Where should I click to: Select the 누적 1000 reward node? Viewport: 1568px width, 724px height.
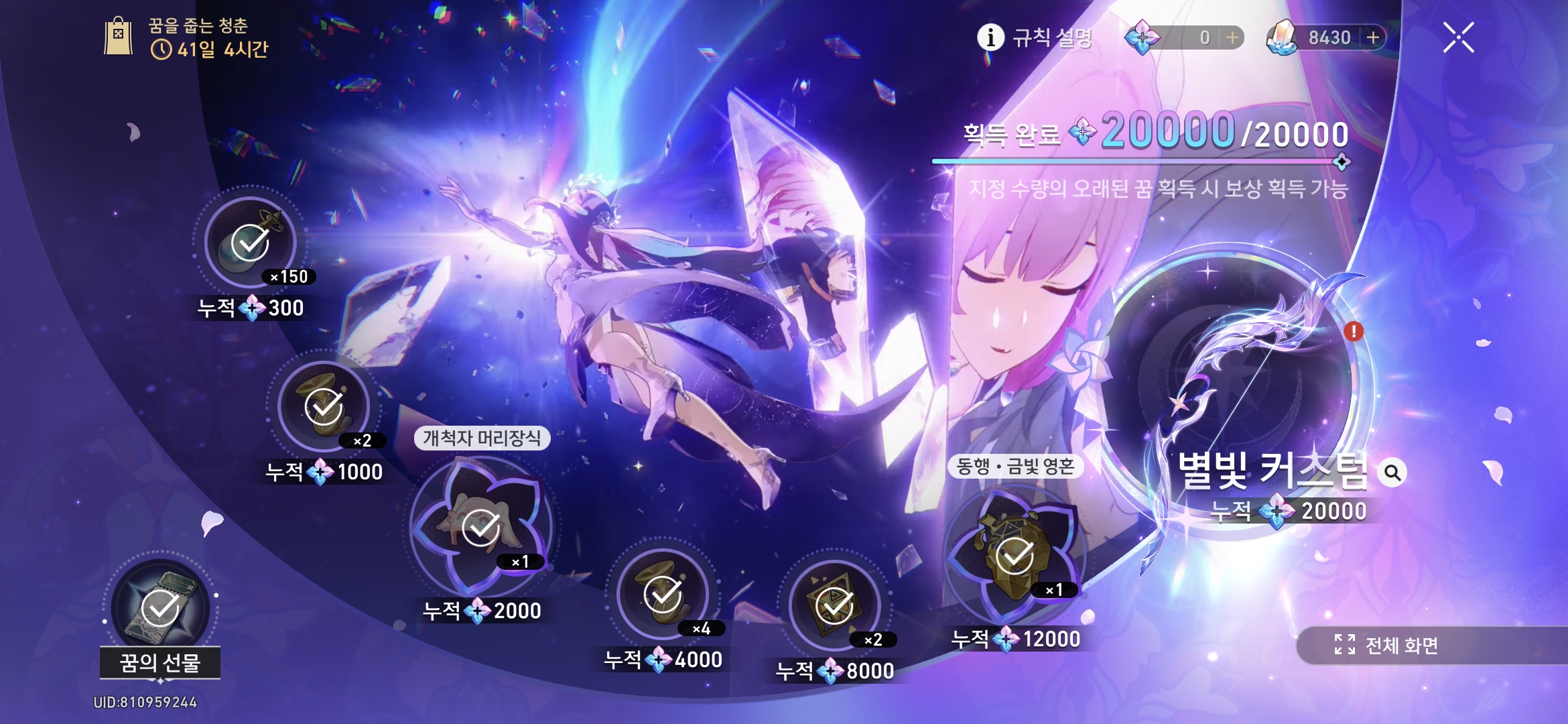(324, 406)
